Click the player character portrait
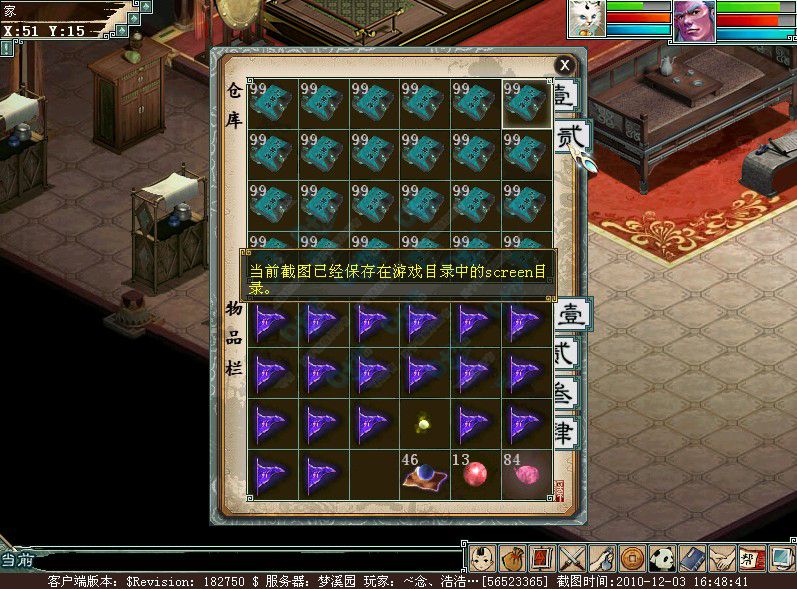This screenshot has width=797, height=589. click(693, 20)
